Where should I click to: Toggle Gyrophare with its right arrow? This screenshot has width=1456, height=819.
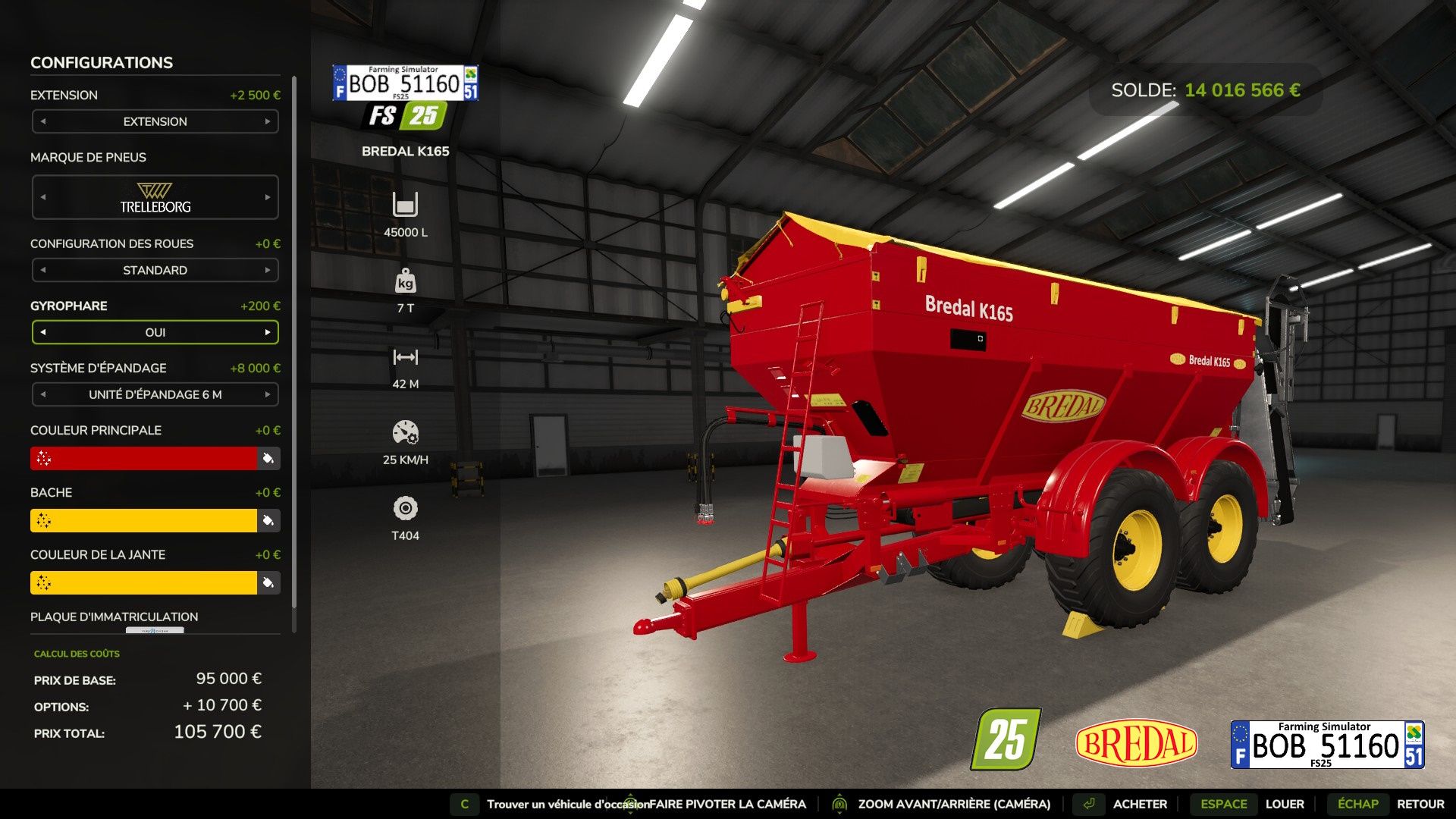[268, 332]
